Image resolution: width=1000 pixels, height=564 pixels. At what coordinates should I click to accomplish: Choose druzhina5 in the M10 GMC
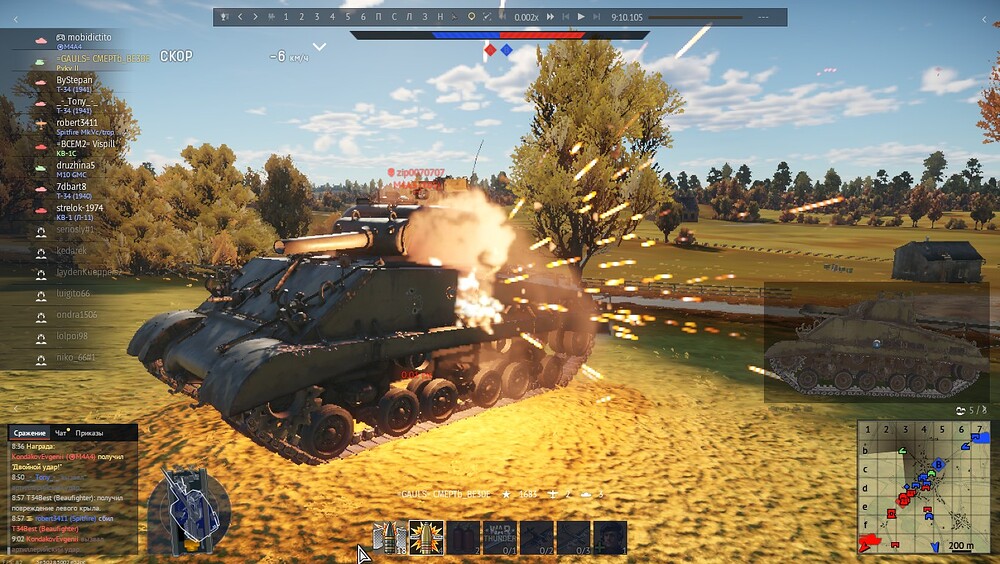coord(76,165)
